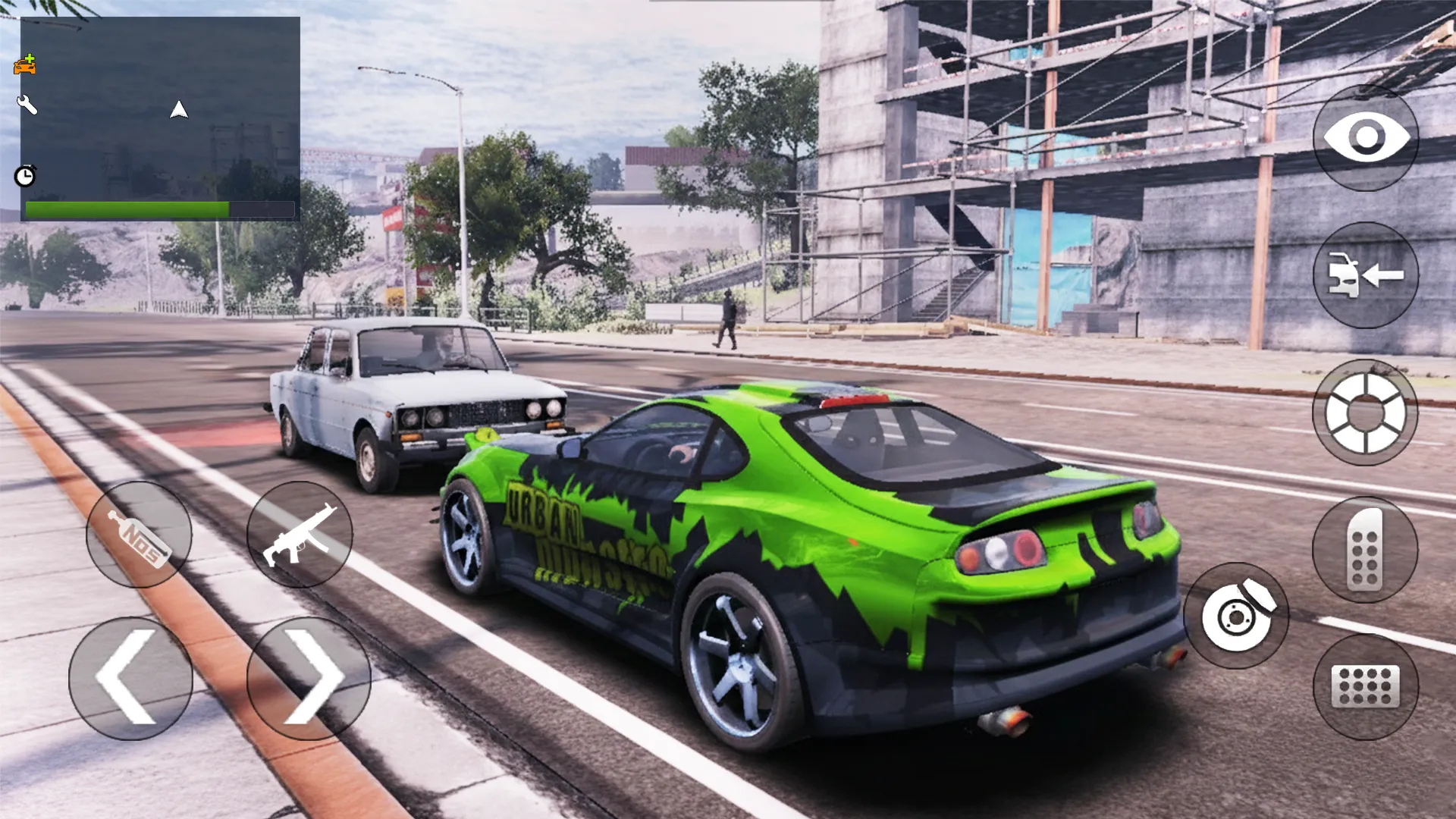This screenshot has height=819, width=1456.
Task: Open vehicle repair with the wrench icon
Action: click(29, 105)
